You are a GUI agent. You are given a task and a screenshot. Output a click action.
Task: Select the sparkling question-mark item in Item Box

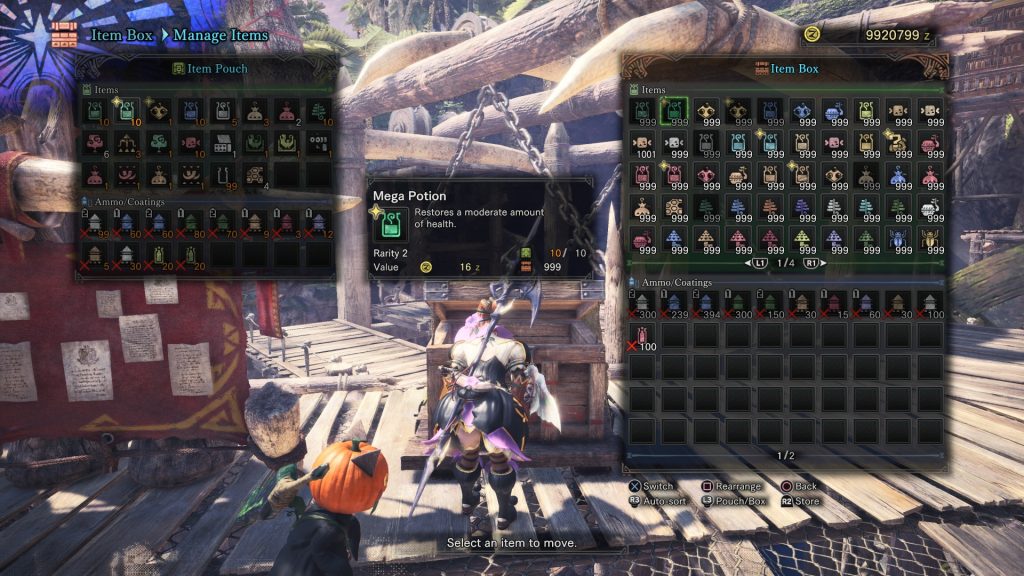tap(899, 143)
